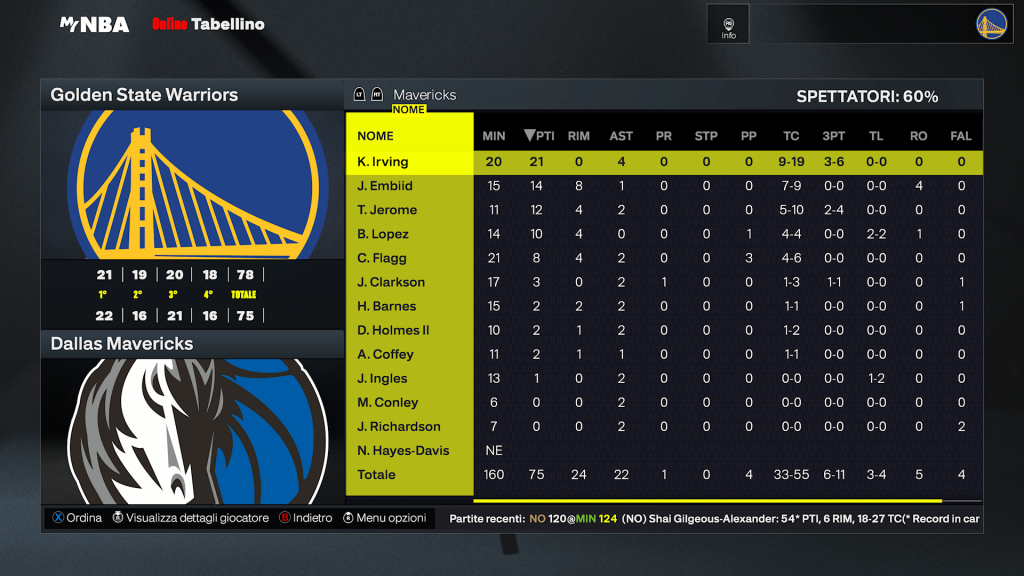1024x576 pixels.
Task: Open the Info icon at top
Action: click(x=728, y=27)
